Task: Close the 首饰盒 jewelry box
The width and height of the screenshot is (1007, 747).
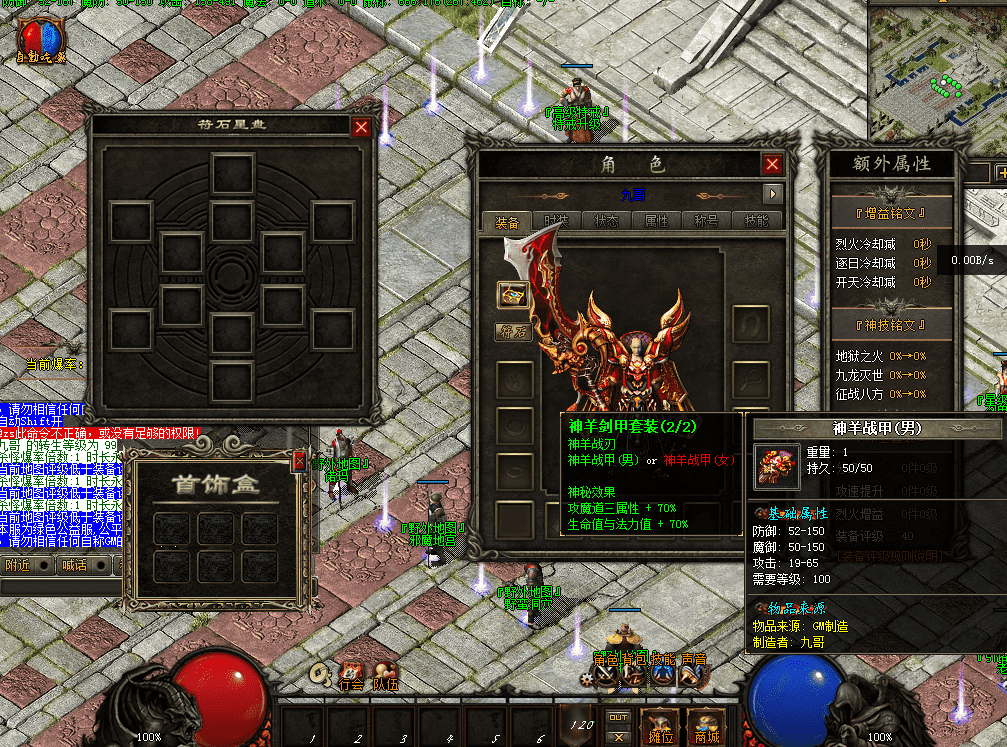Action: click(299, 462)
